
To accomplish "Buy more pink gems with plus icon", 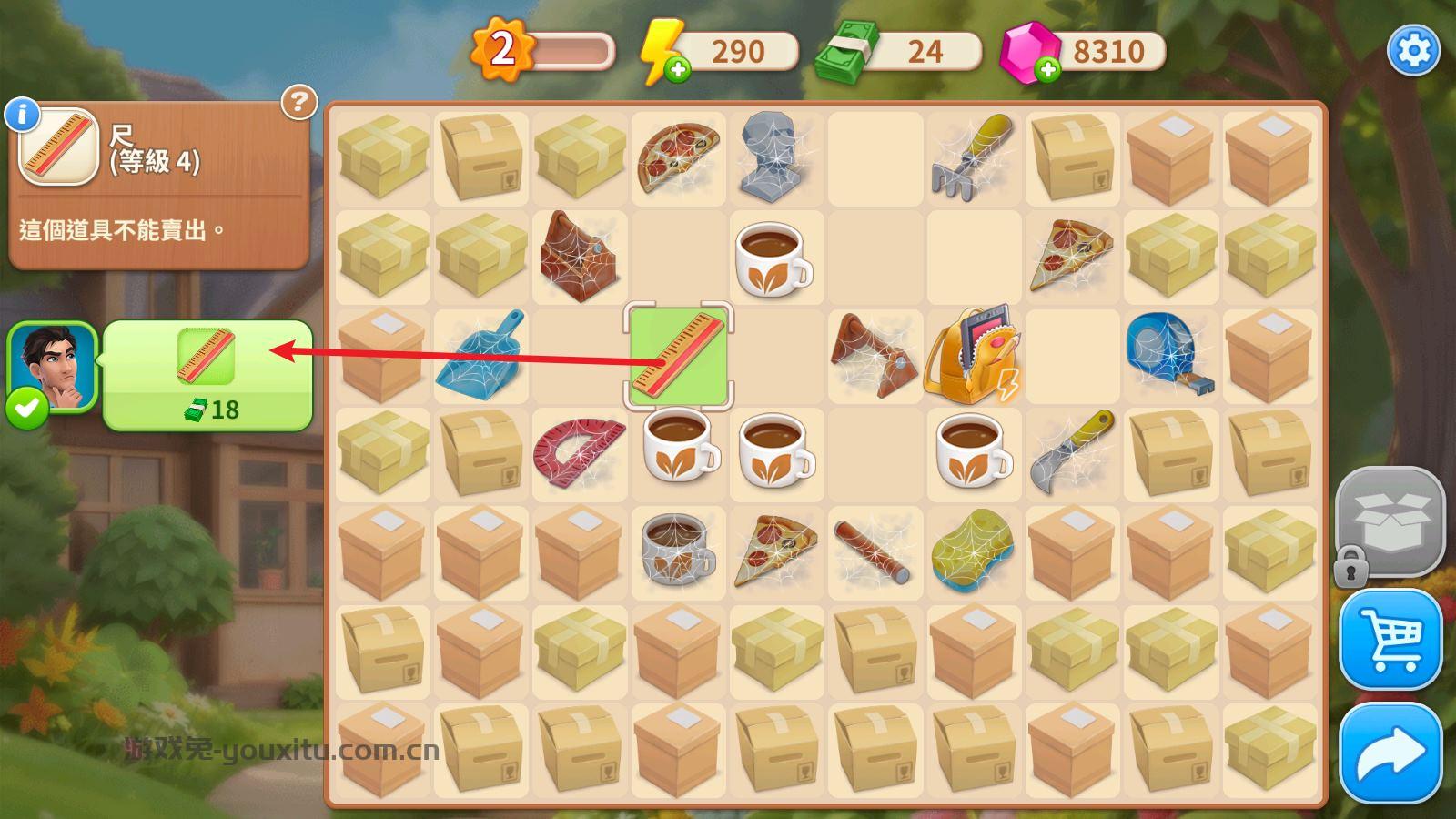I will tap(1047, 70).
